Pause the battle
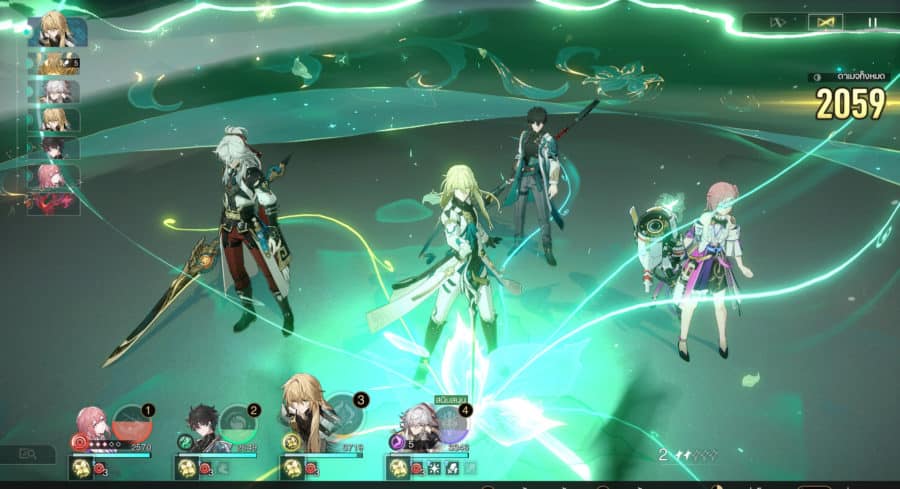Image resolution: width=900 pixels, height=489 pixels. tap(871, 21)
